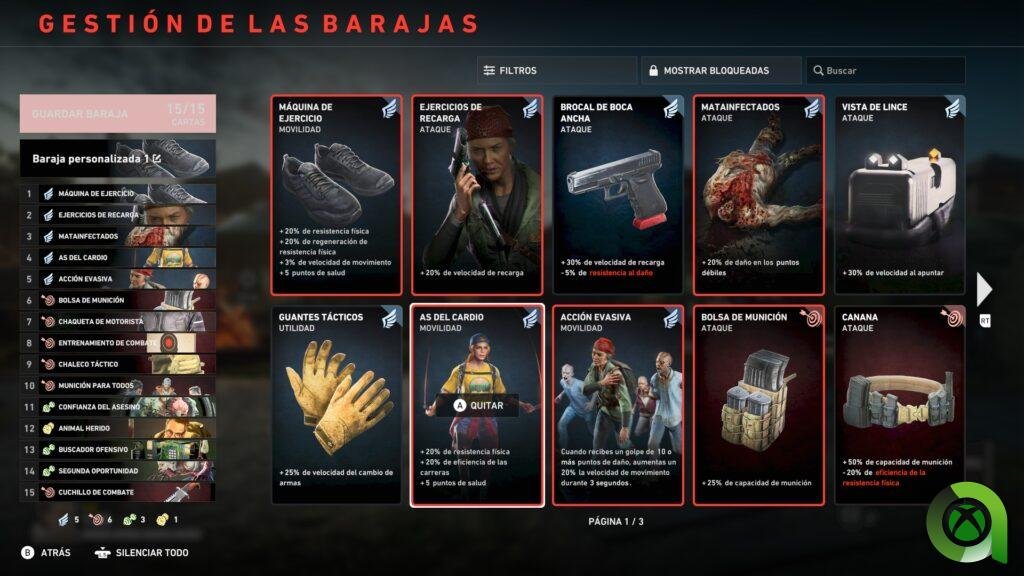This screenshot has width=1024, height=576.
Task: Open the Filtros filter button
Action: (x=556, y=71)
